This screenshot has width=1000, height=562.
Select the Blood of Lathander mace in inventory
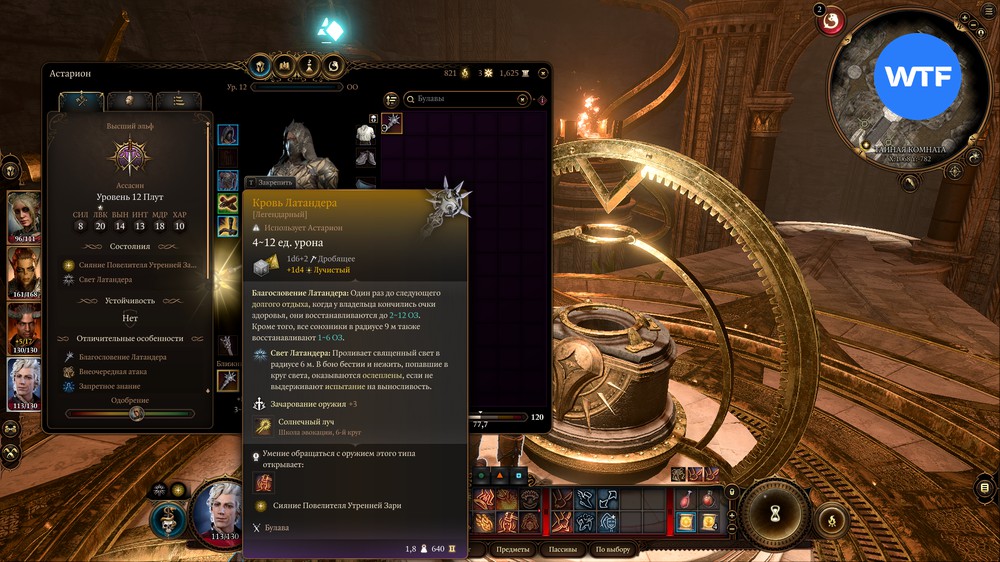pyautogui.click(x=392, y=123)
